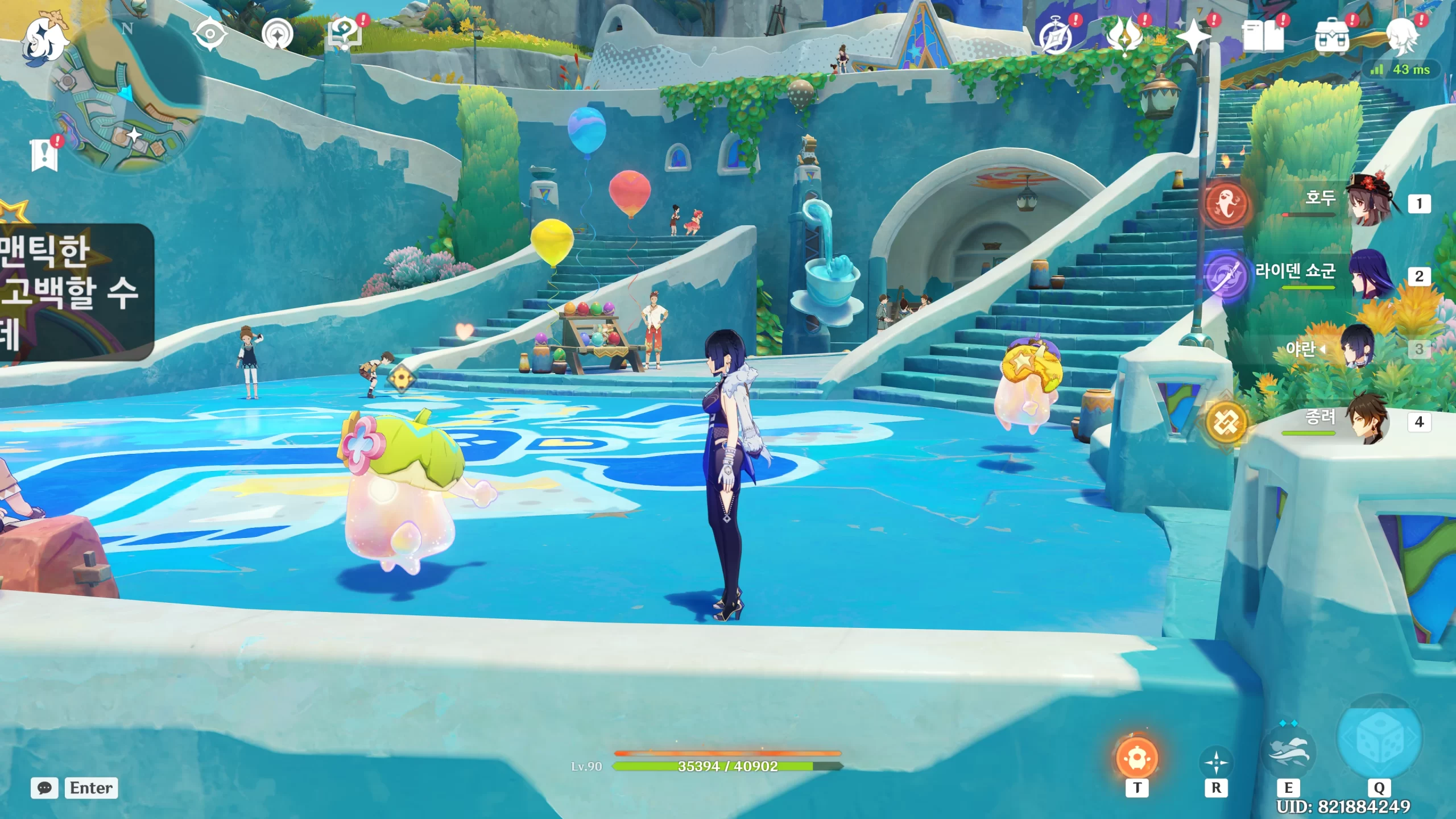The width and height of the screenshot is (1456, 819).
Task: Open the quest bookmark notice icon
Action: 44,155
